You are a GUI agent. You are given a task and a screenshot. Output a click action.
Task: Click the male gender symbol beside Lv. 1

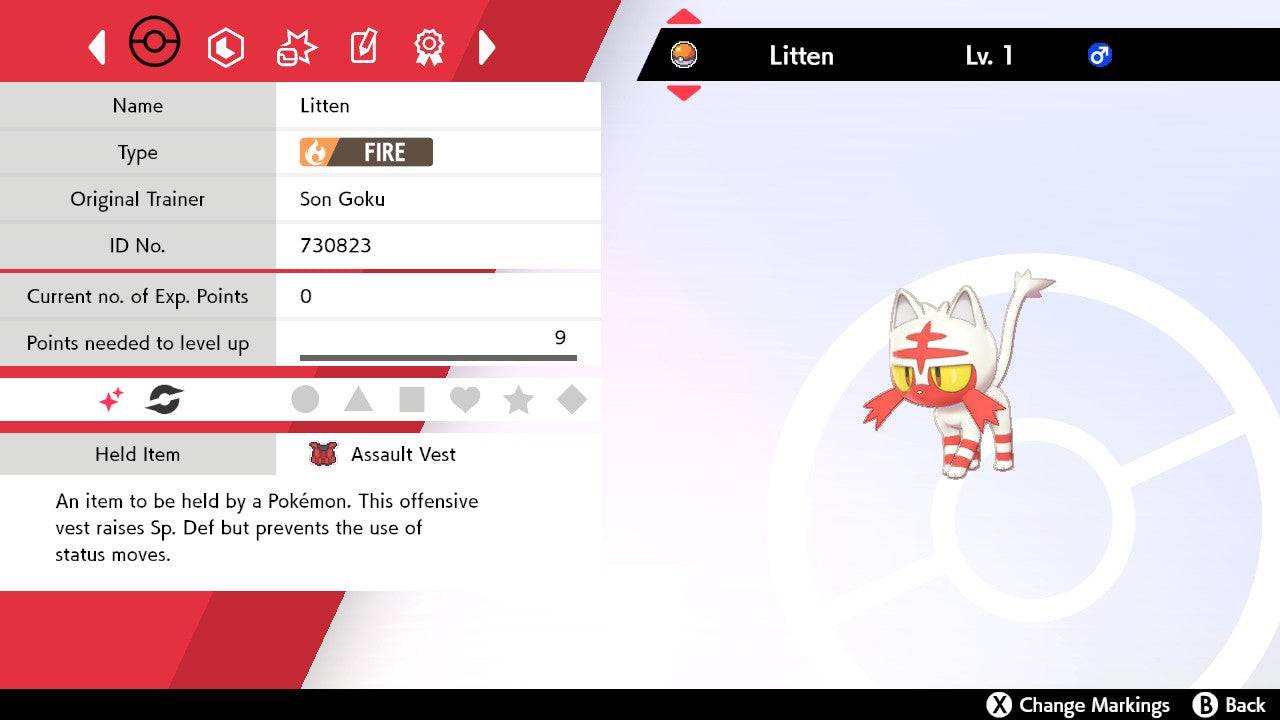[1100, 56]
